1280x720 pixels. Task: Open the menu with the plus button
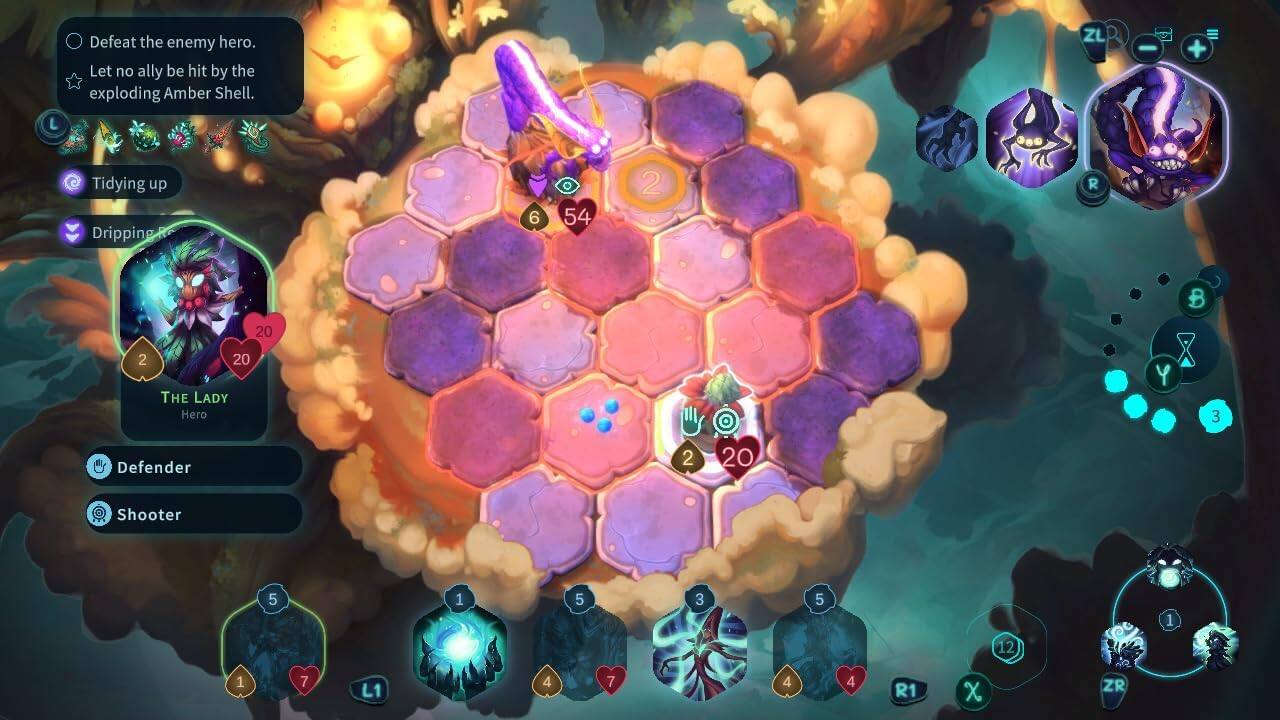click(x=1197, y=46)
